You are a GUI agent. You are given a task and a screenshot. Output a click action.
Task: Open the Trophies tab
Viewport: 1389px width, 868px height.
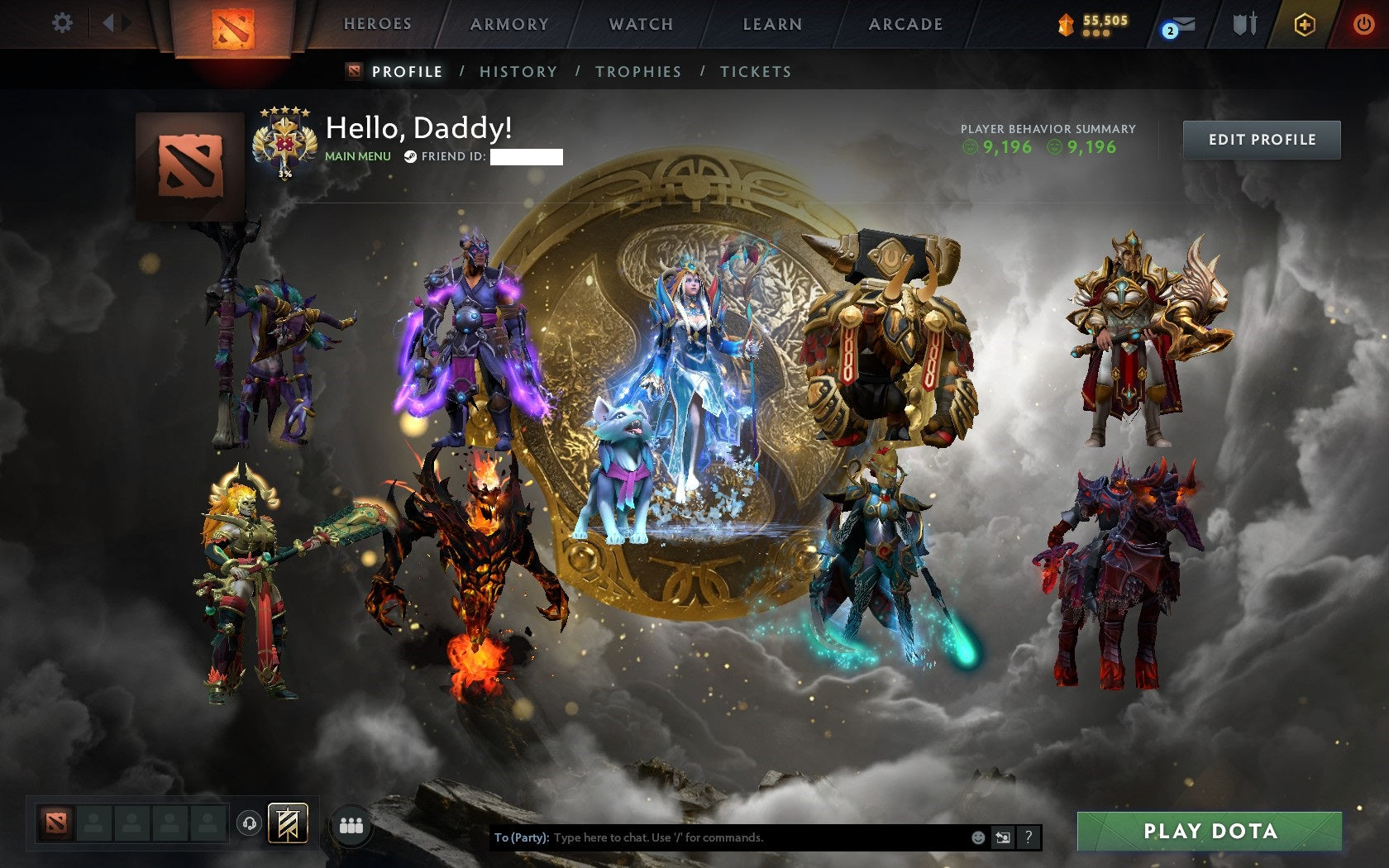click(638, 72)
